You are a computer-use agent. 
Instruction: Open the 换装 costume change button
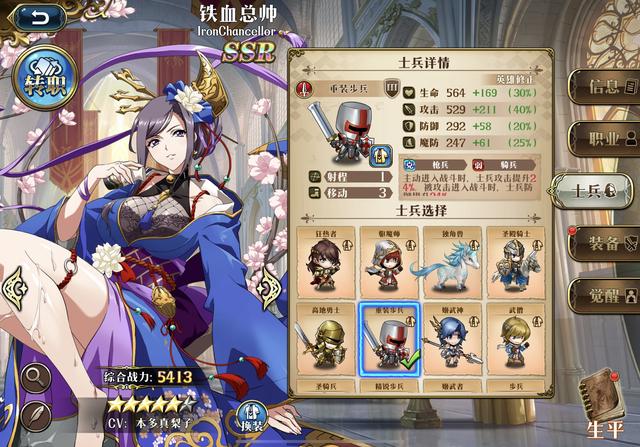tap(252, 413)
